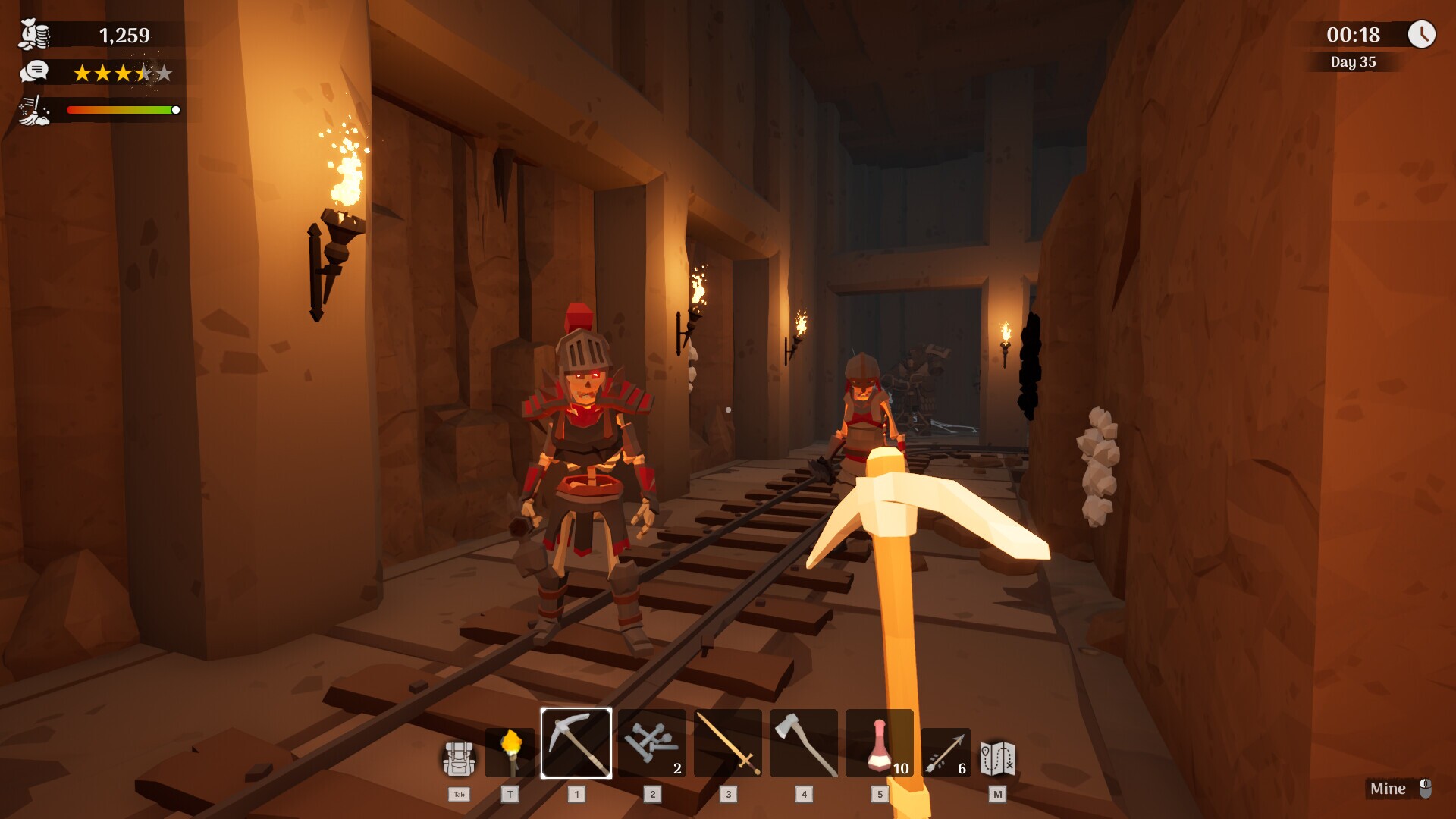This screenshot has height=819, width=1456.
Task: Open the map from the hotbar
Action: (997, 755)
